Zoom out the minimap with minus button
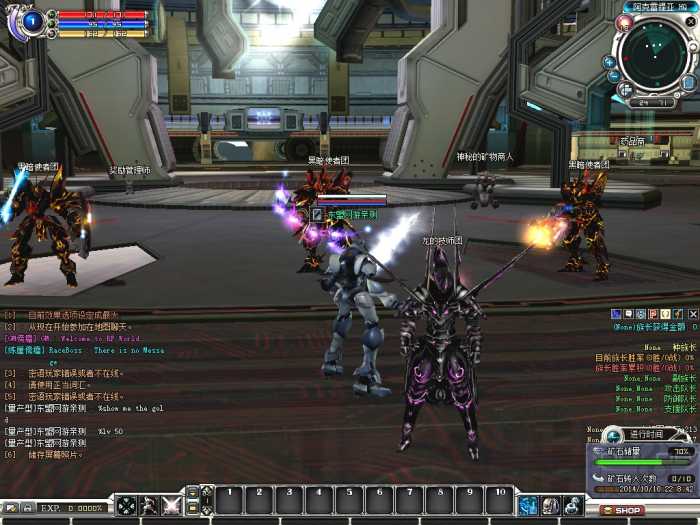The width and height of the screenshot is (700, 525). point(614,76)
